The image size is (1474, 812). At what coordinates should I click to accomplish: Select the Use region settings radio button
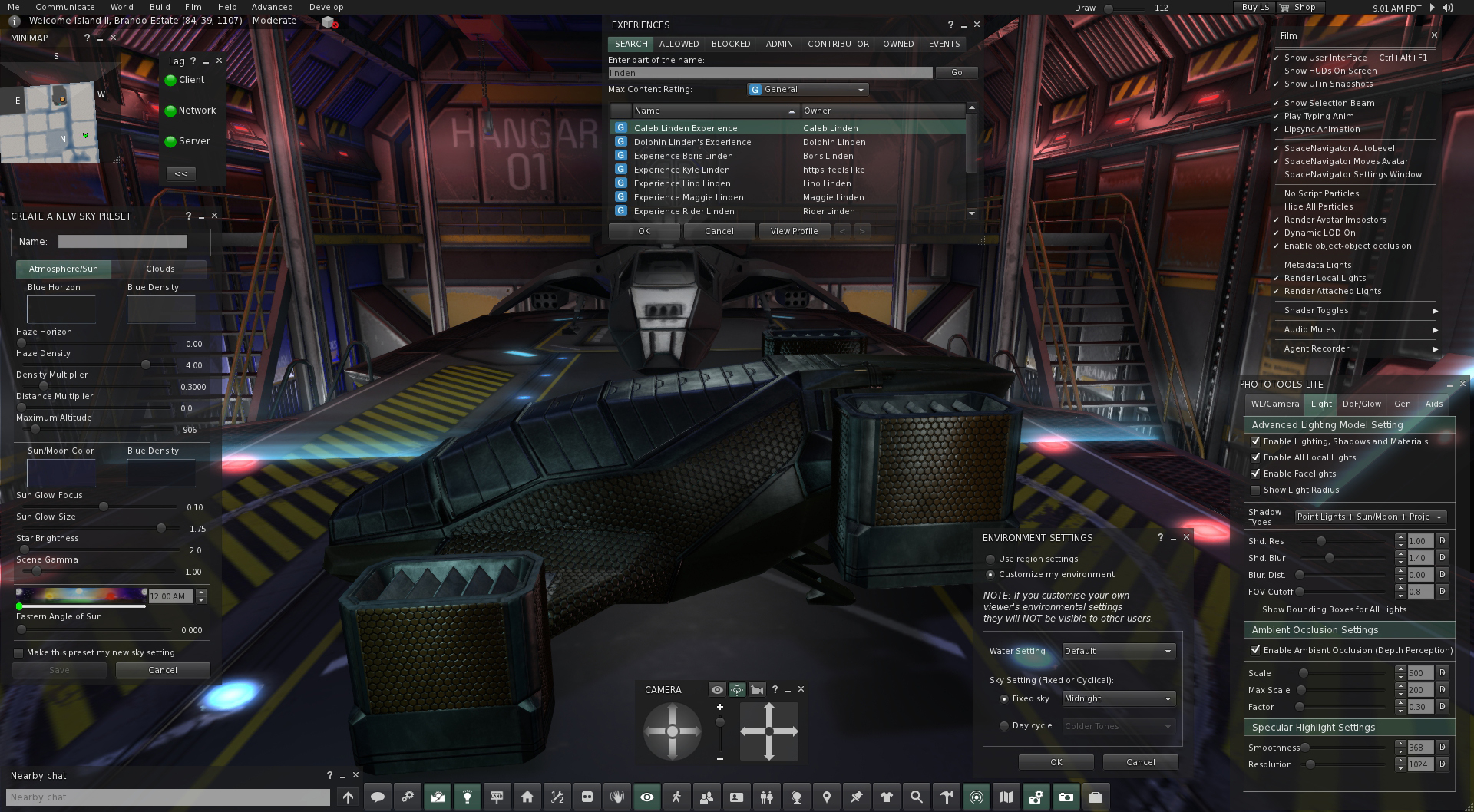(x=990, y=559)
